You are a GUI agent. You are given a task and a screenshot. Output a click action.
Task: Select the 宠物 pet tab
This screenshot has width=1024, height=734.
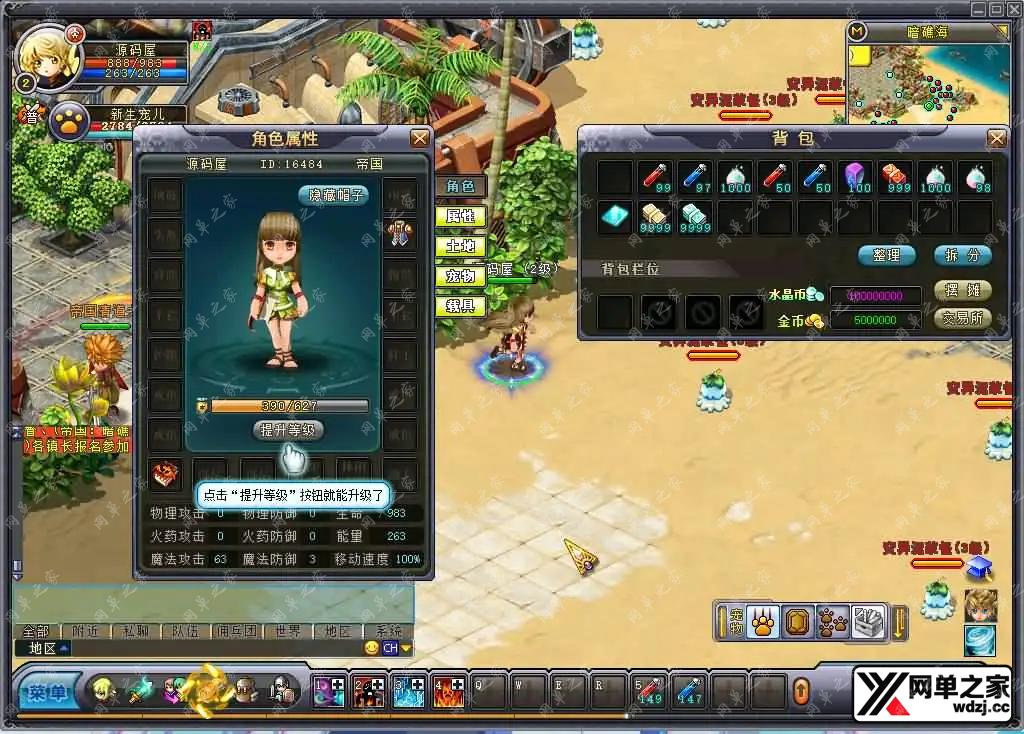(460, 276)
